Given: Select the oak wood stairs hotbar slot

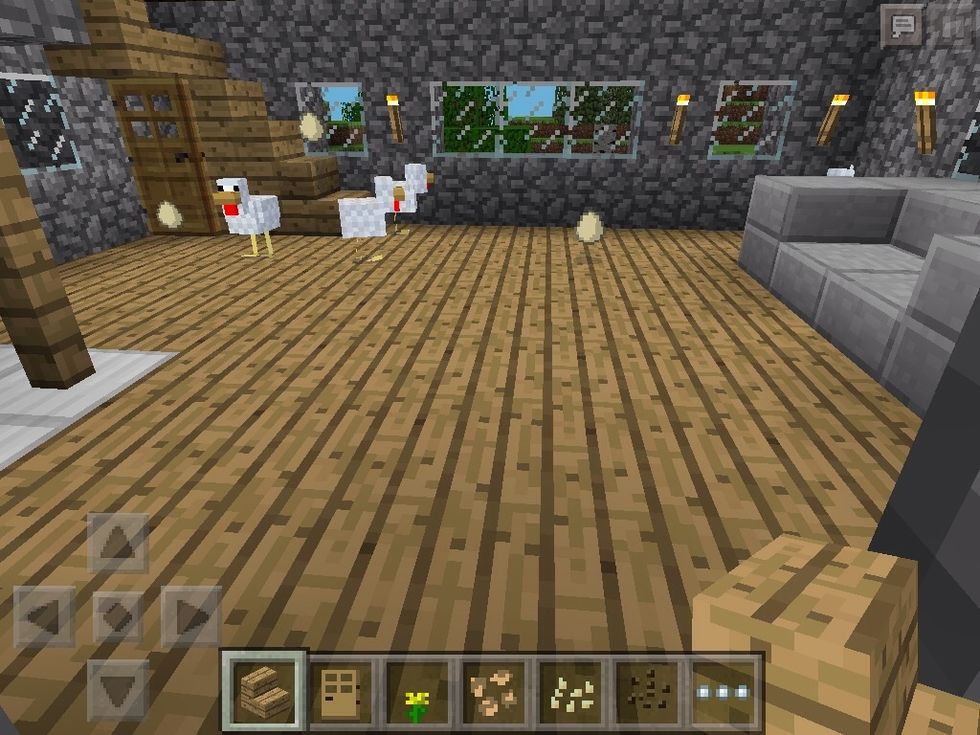Looking at the screenshot, I should click(x=264, y=691).
